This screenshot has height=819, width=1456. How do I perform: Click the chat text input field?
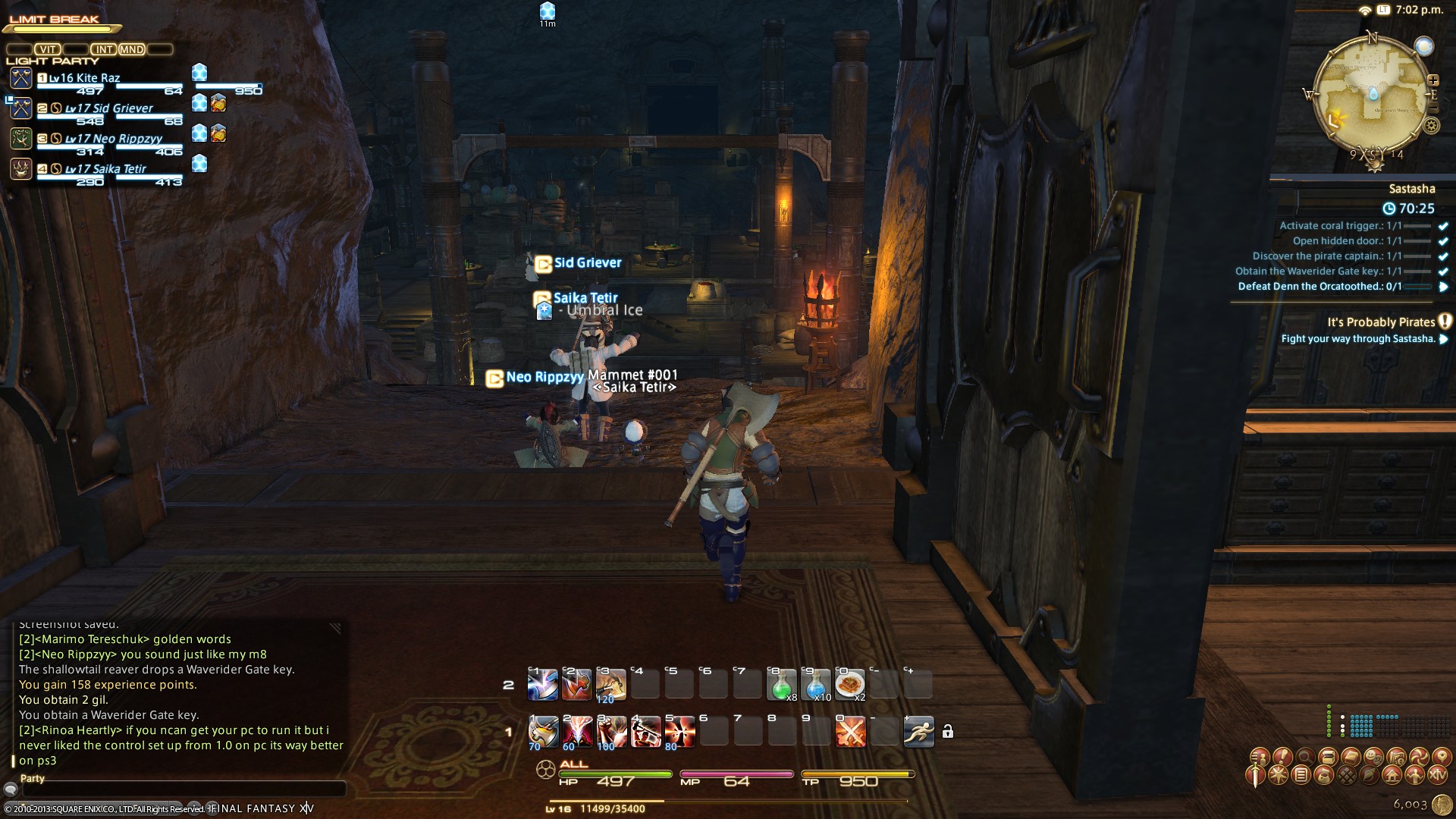click(x=182, y=789)
